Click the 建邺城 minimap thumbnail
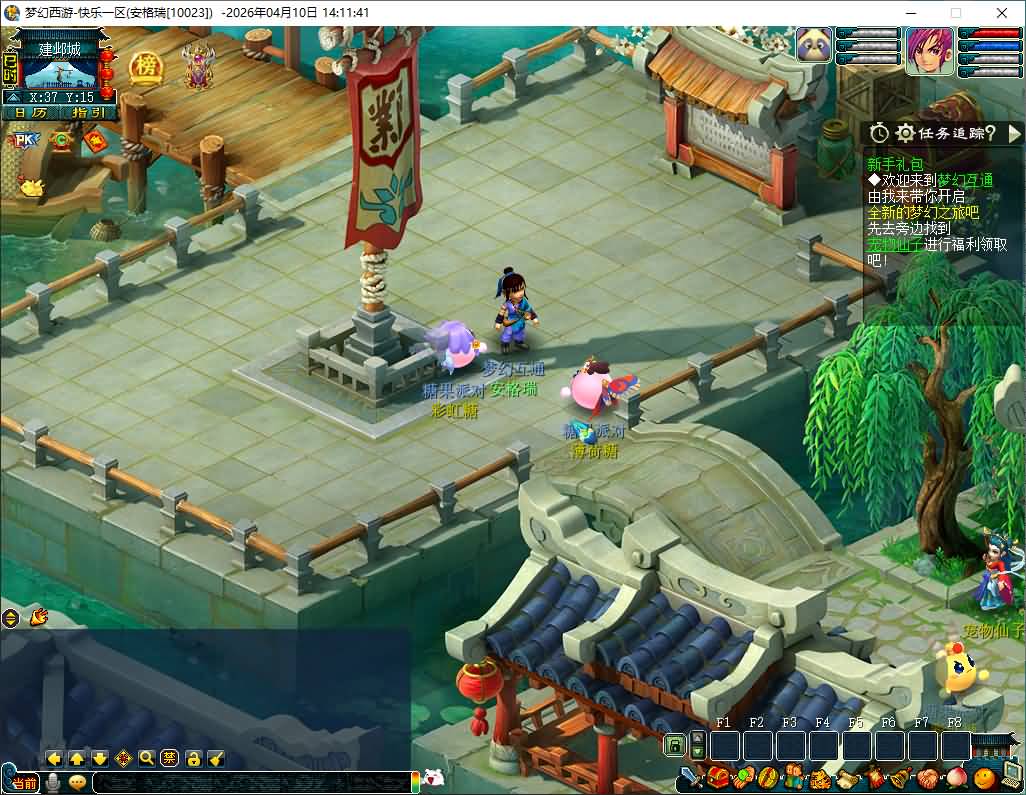The width and height of the screenshot is (1026, 795). [59, 73]
